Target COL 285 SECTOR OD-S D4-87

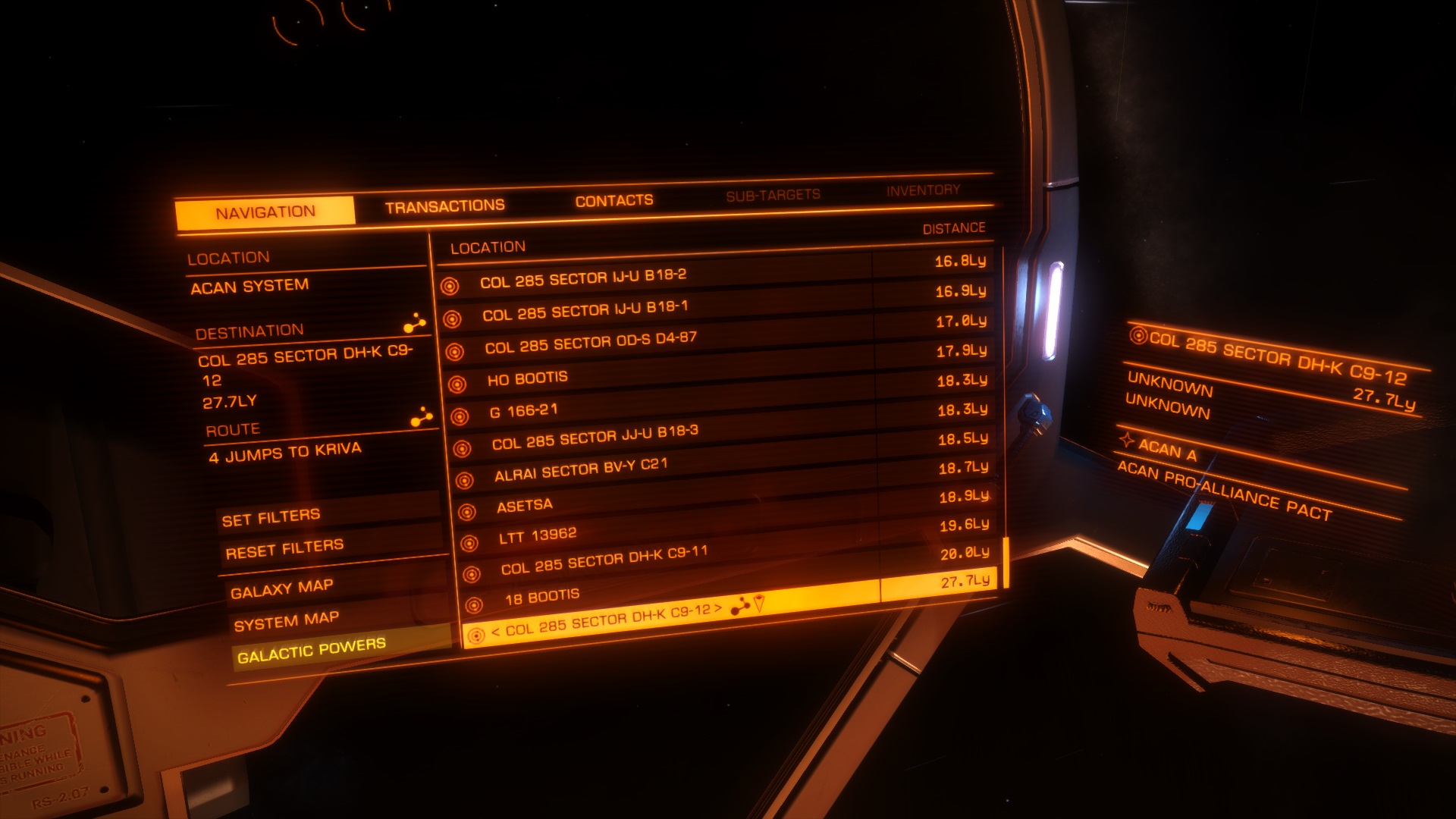point(590,343)
